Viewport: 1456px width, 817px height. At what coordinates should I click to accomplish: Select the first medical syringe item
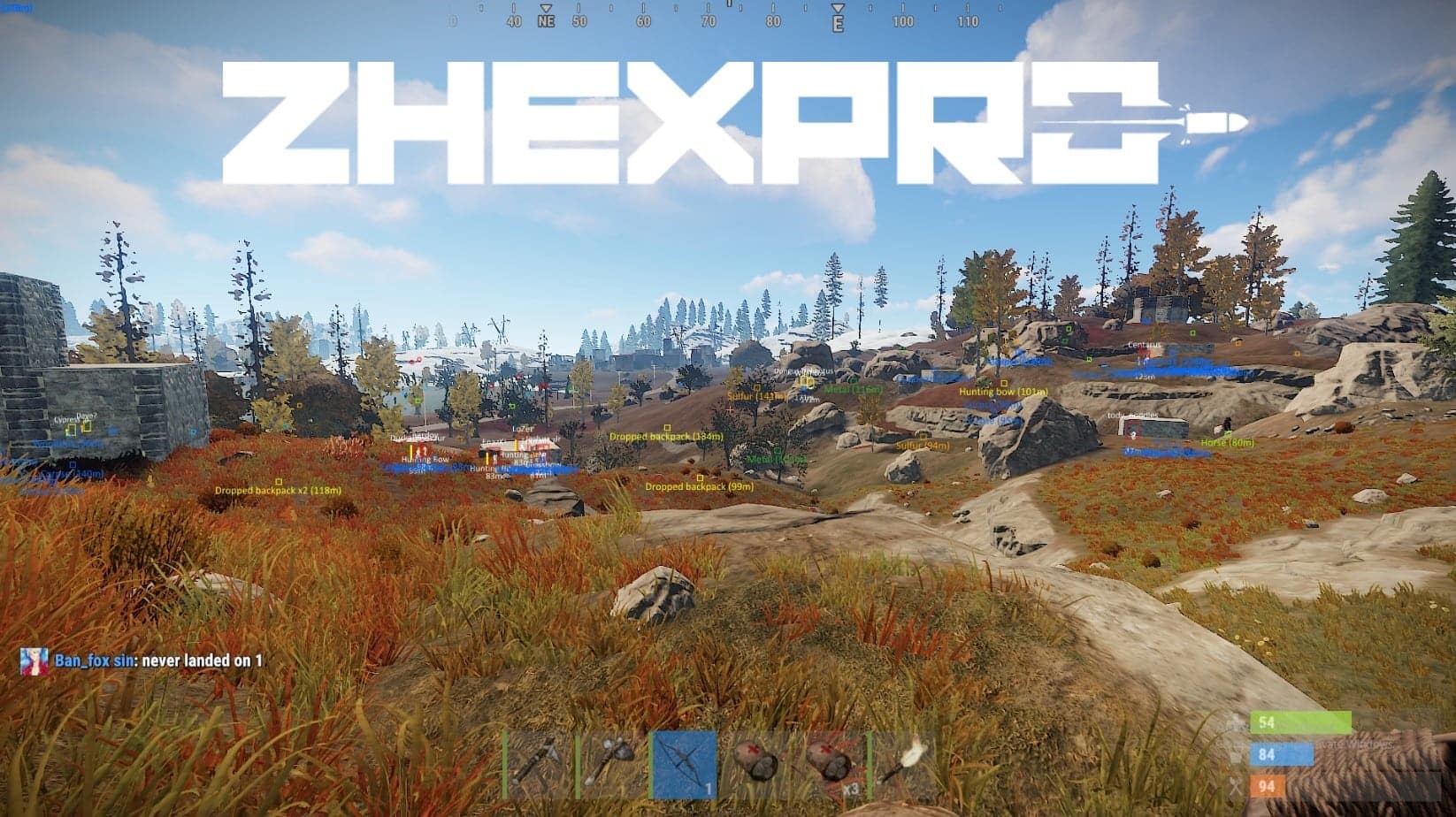(x=756, y=762)
